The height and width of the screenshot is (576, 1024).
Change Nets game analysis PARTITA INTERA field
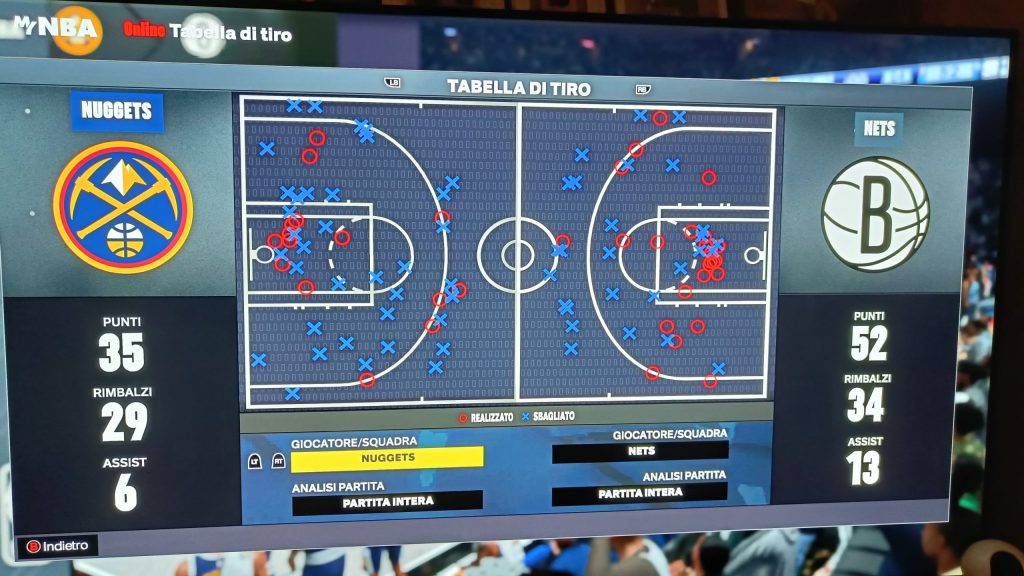click(638, 493)
